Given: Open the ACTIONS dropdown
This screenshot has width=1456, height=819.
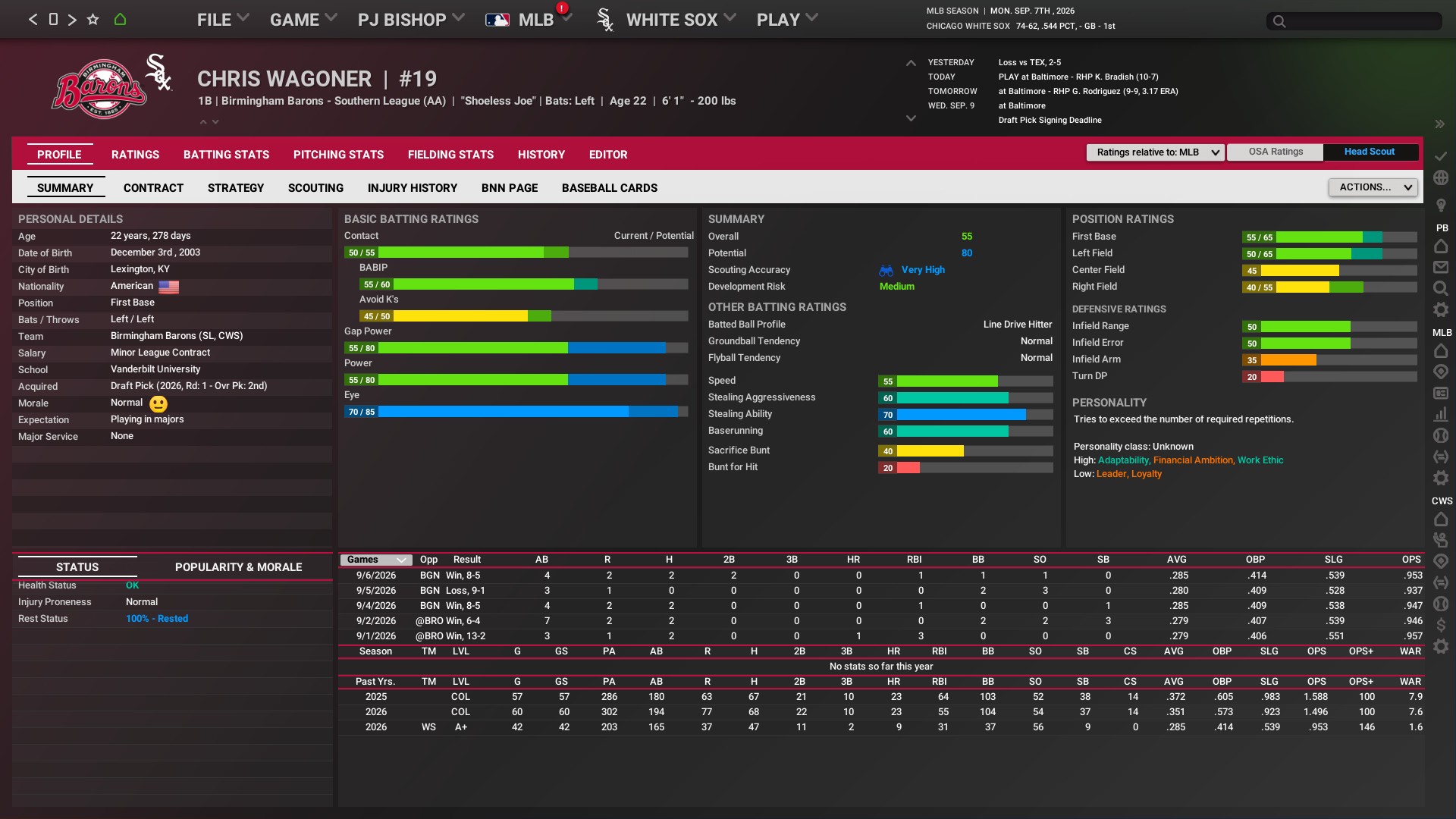Looking at the screenshot, I should click(x=1373, y=187).
